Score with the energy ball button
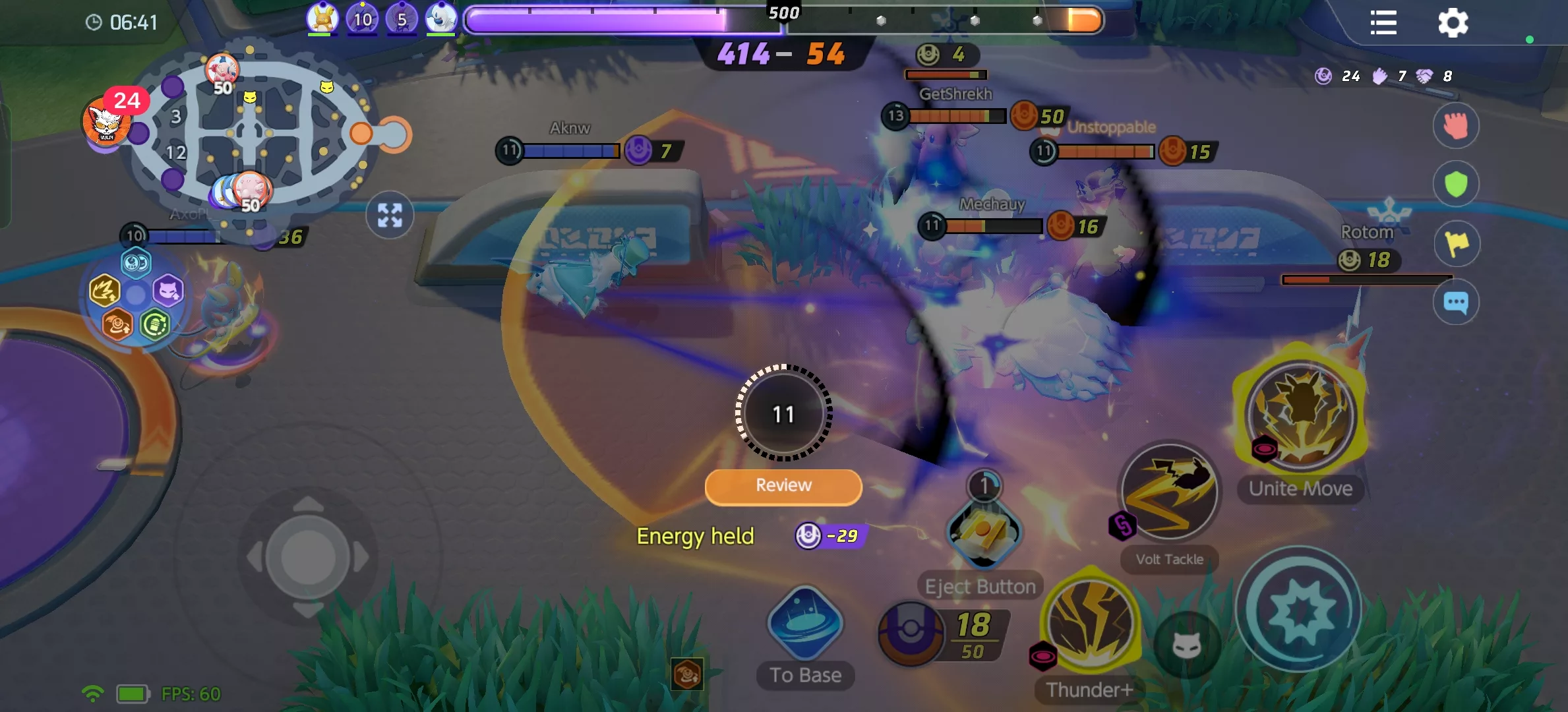The width and height of the screenshot is (1568, 712). pyautogui.click(x=911, y=632)
